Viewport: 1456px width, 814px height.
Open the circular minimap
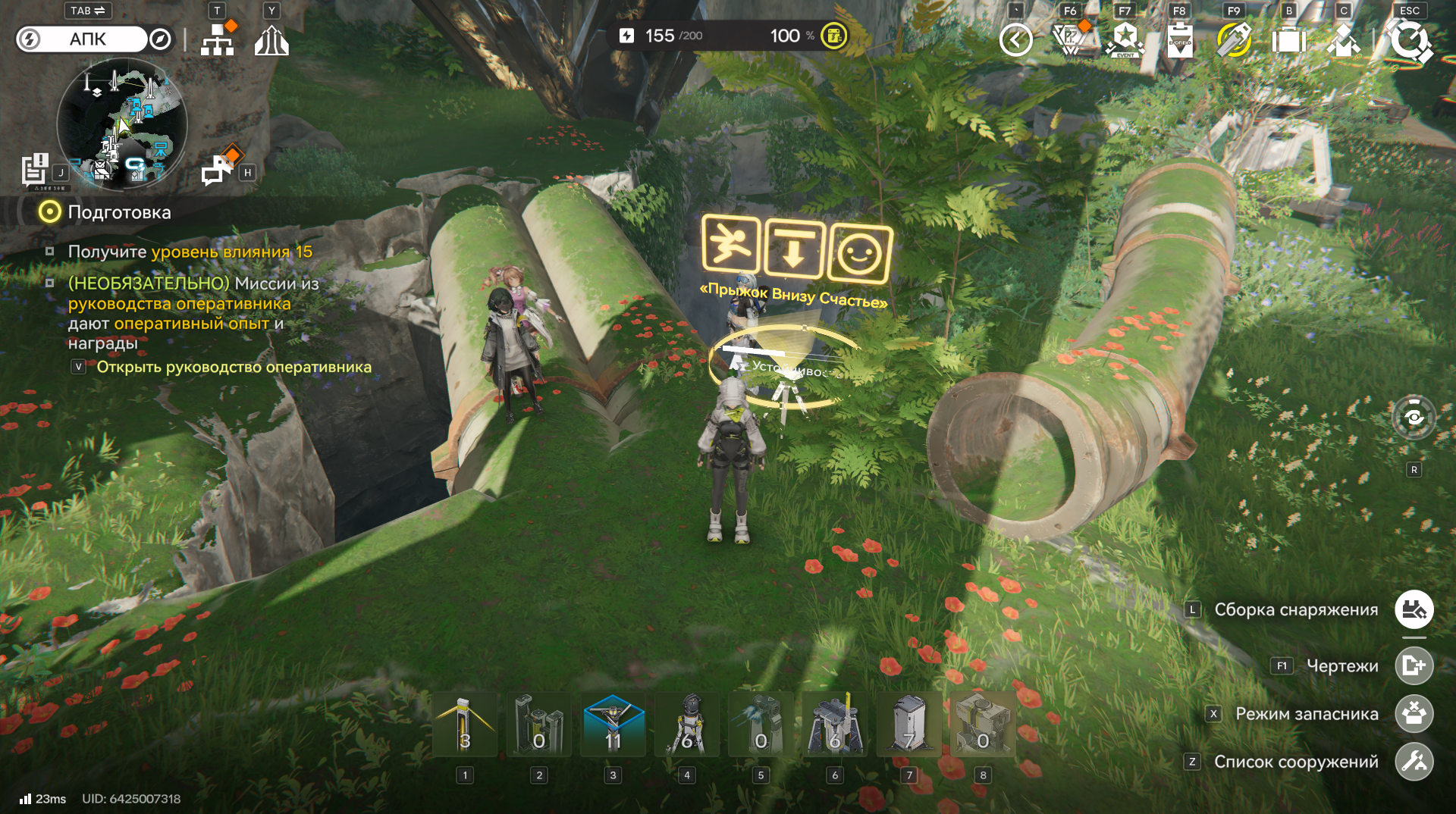click(x=121, y=124)
